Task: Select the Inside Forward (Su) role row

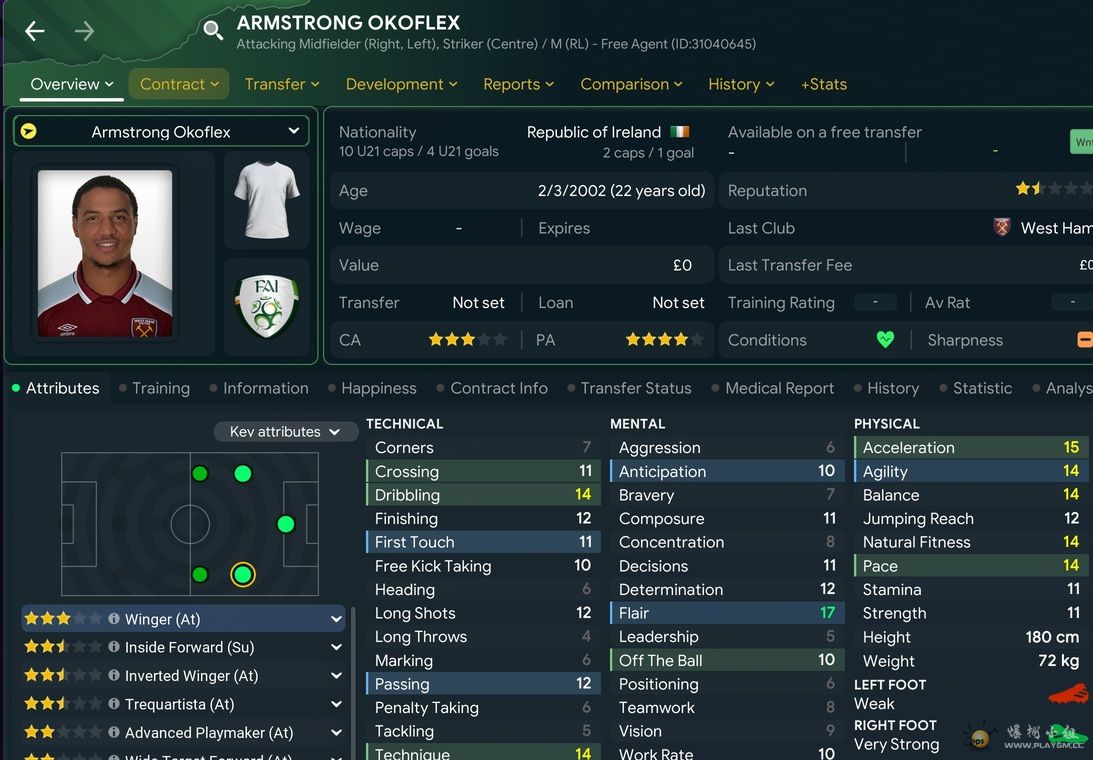Action: point(183,647)
